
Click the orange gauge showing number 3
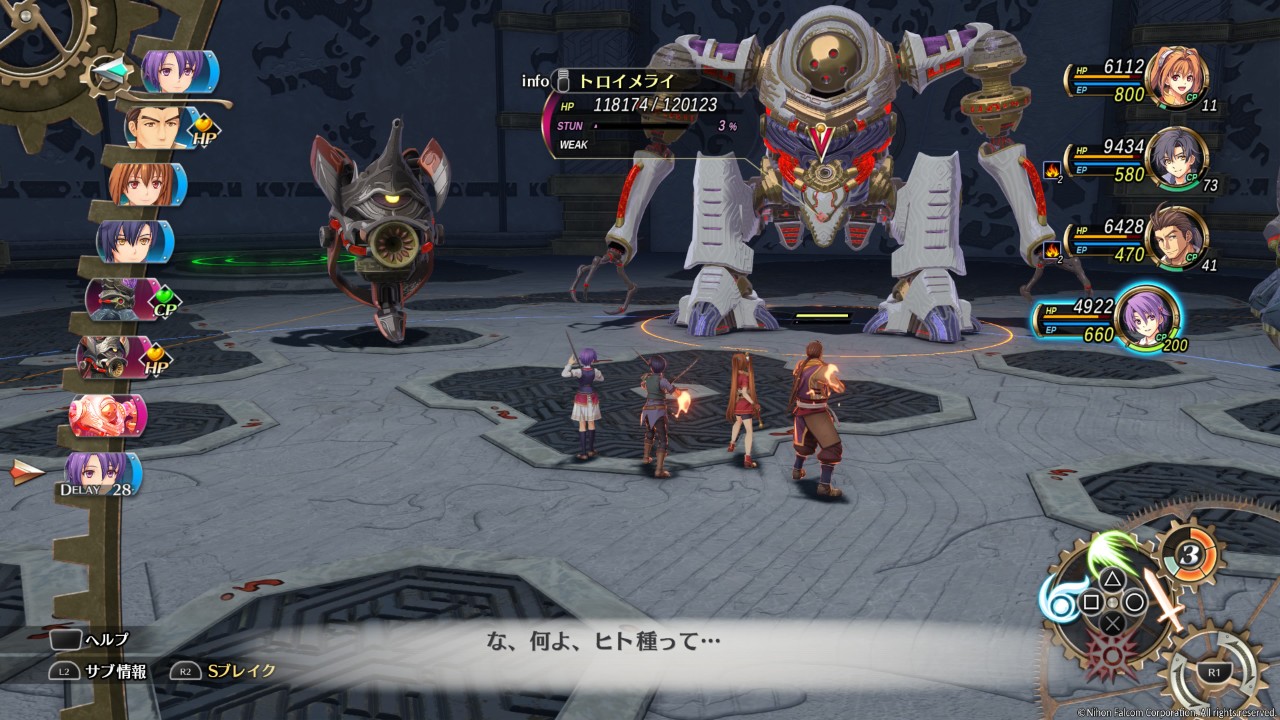tap(1185, 551)
